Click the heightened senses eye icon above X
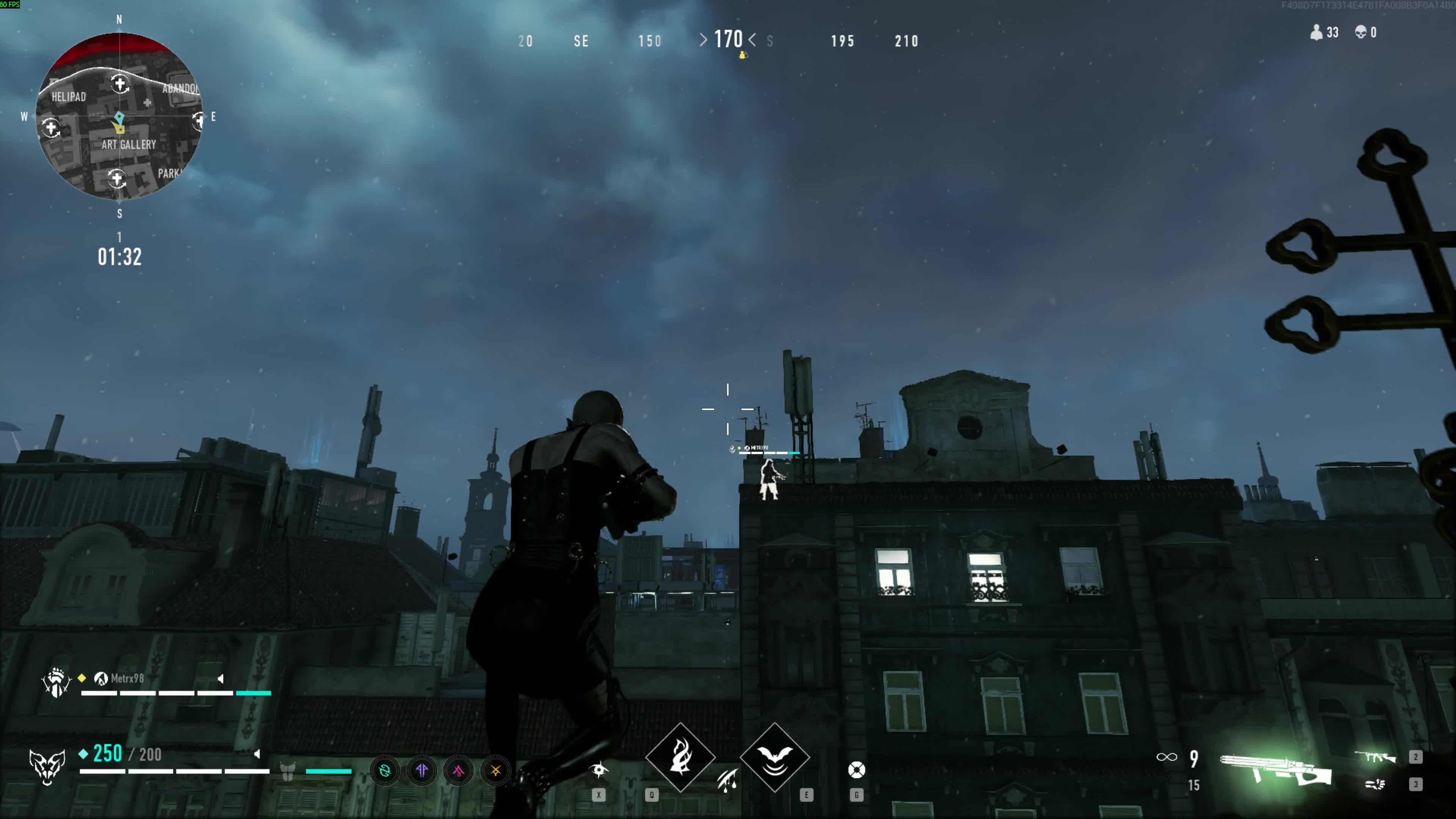Viewport: 1456px width, 819px height. tap(600, 770)
